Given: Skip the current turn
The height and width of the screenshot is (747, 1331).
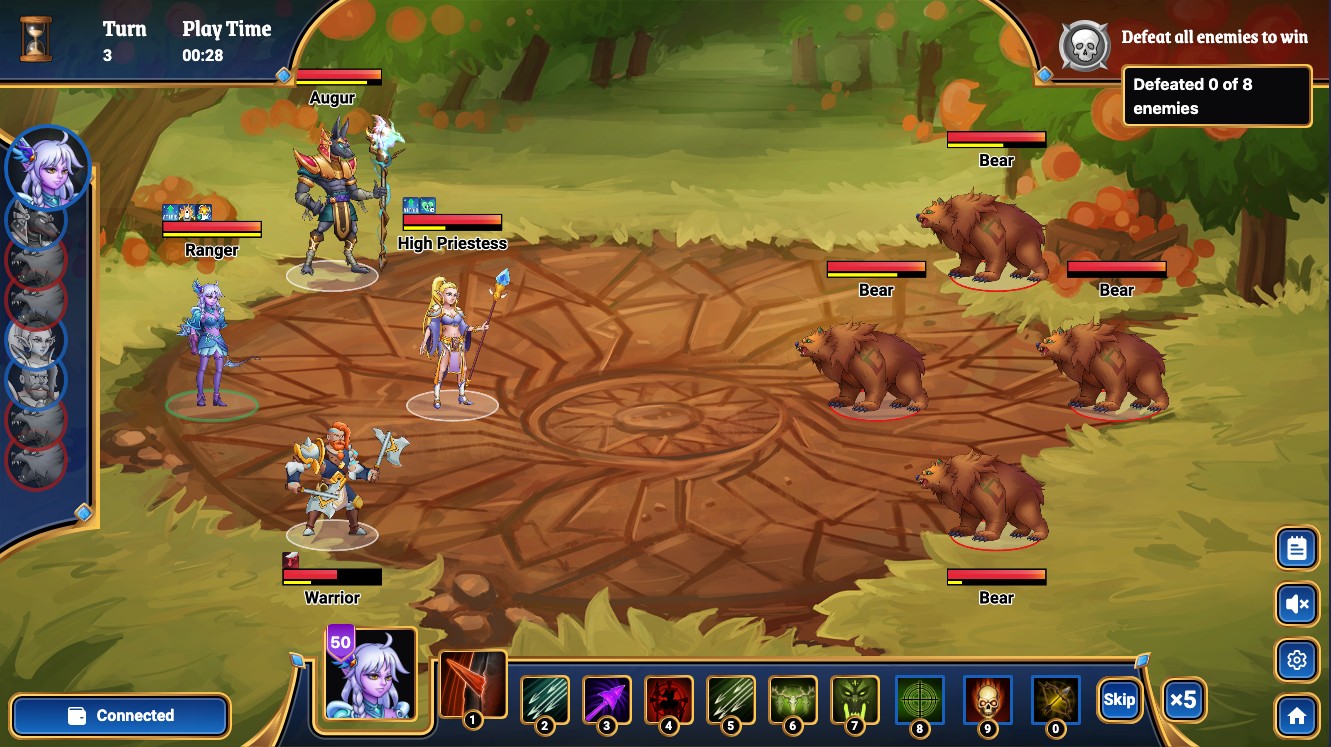Looking at the screenshot, I should tap(1119, 699).
